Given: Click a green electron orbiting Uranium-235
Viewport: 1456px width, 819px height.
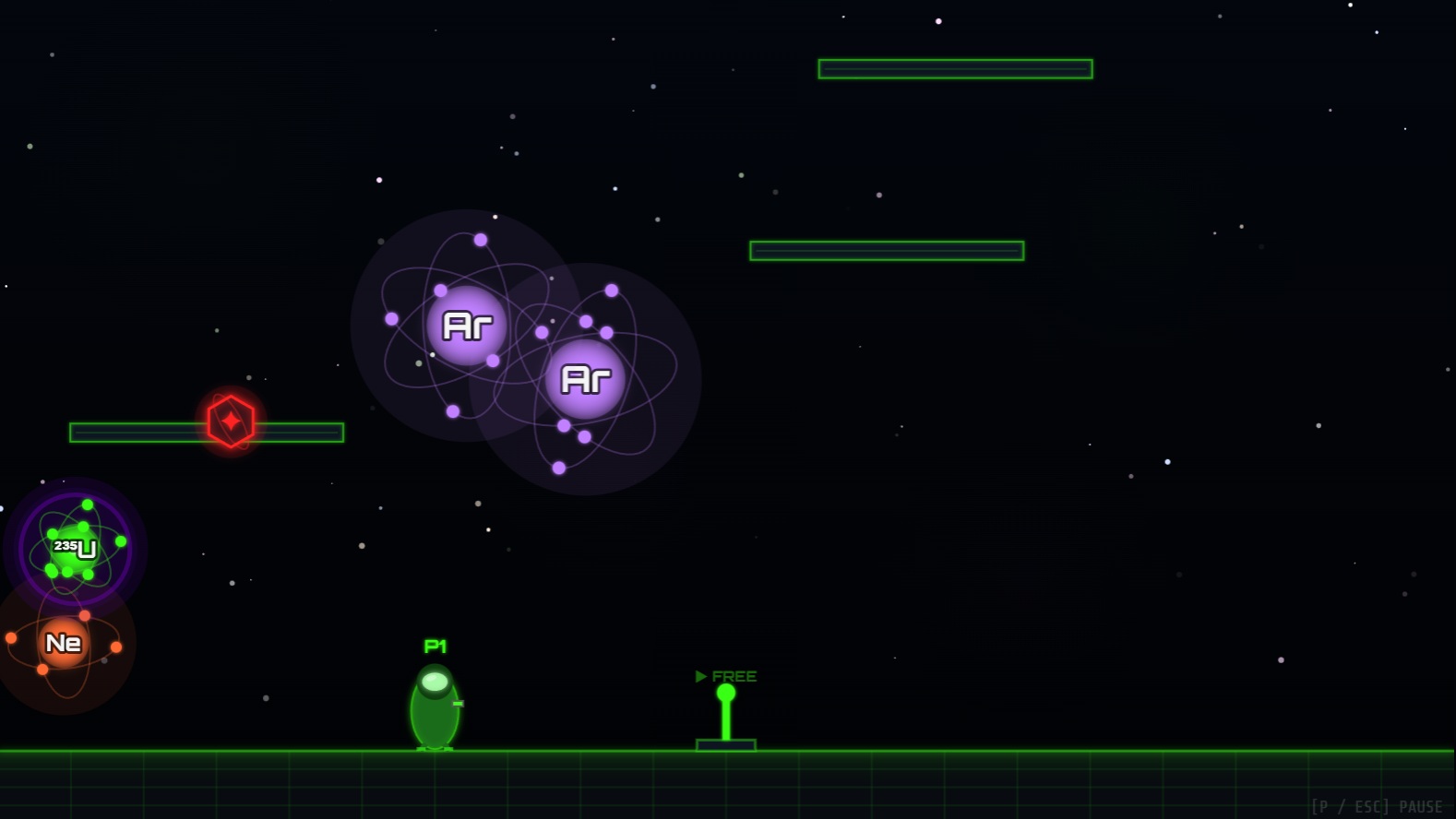Looking at the screenshot, I should [88, 504].
